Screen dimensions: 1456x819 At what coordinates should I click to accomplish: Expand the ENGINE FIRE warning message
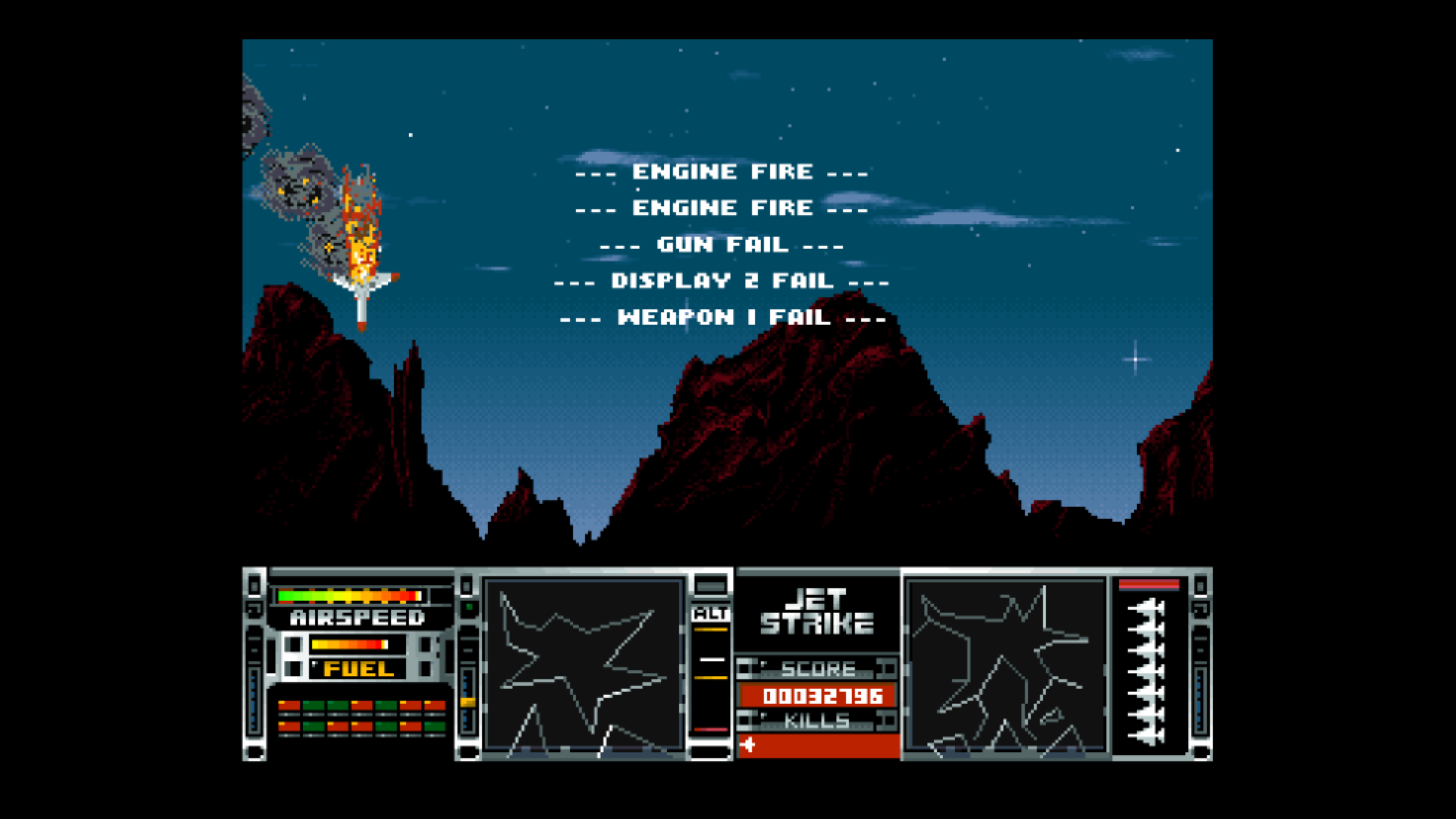pyautogui.click(x=723, y=171)
